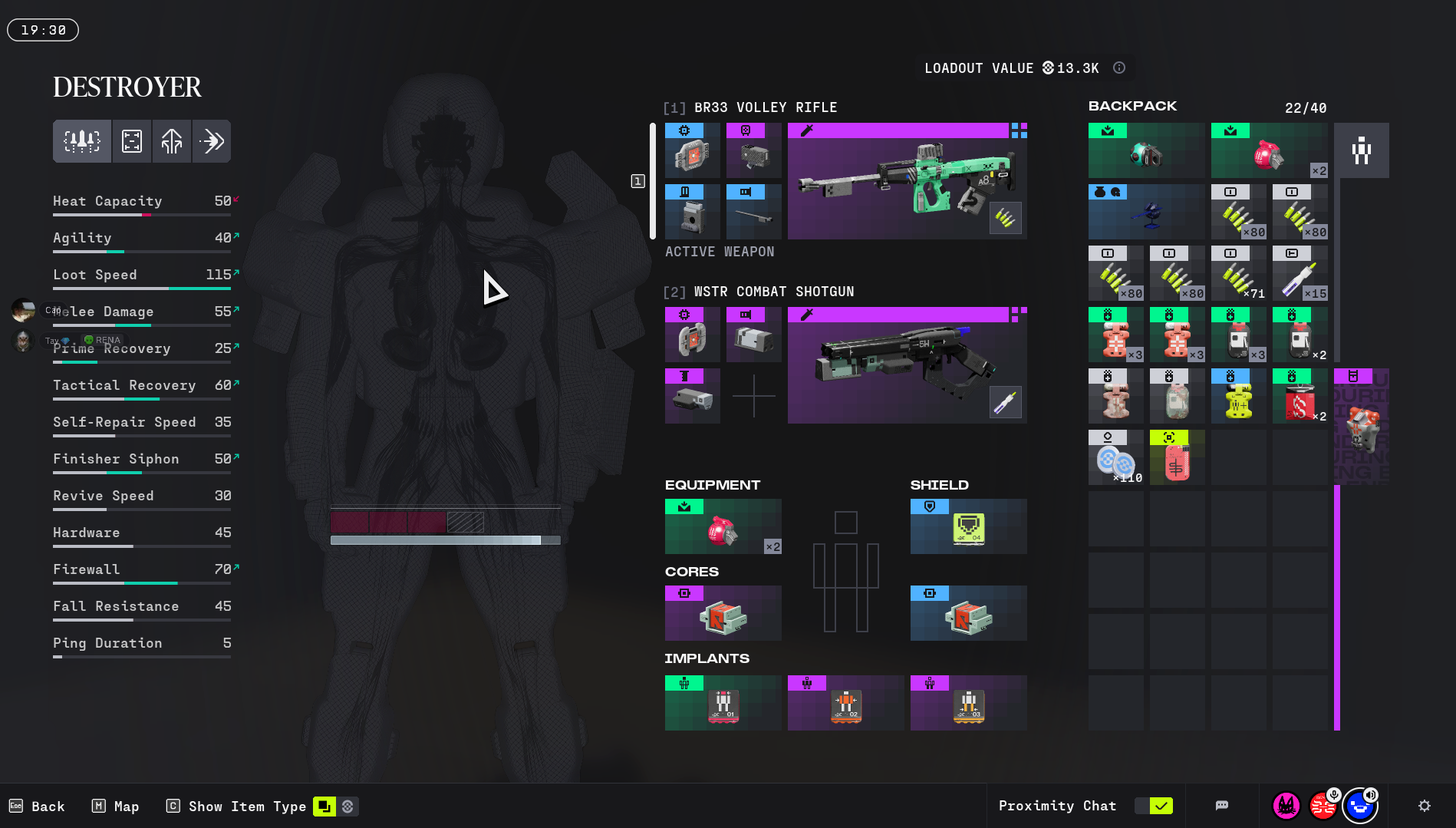Select the blue coins stack of 110
1456x828 pixels.
(x=1115, y=457)
